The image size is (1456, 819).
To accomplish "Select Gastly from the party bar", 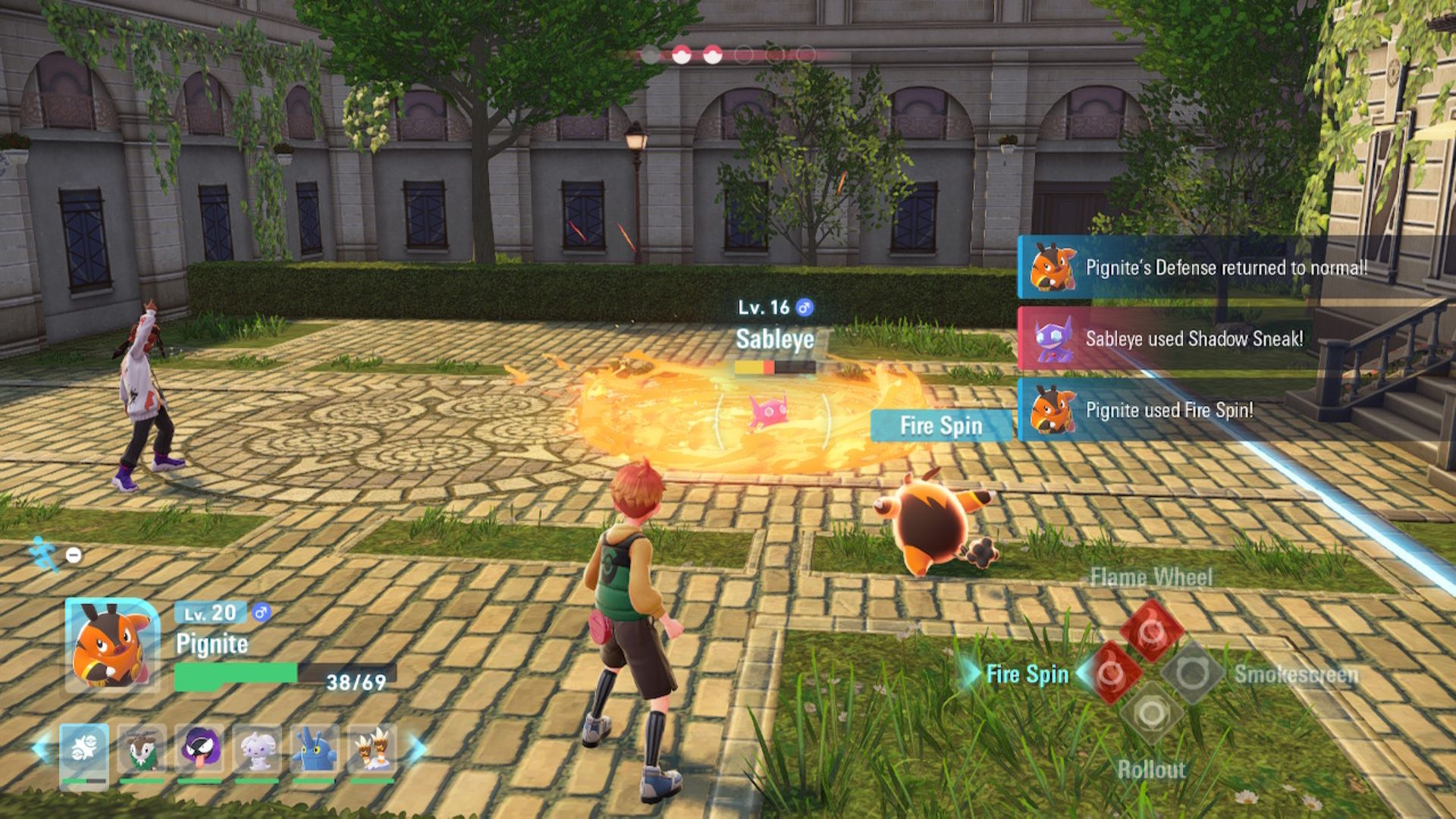I will pos(202,748).
